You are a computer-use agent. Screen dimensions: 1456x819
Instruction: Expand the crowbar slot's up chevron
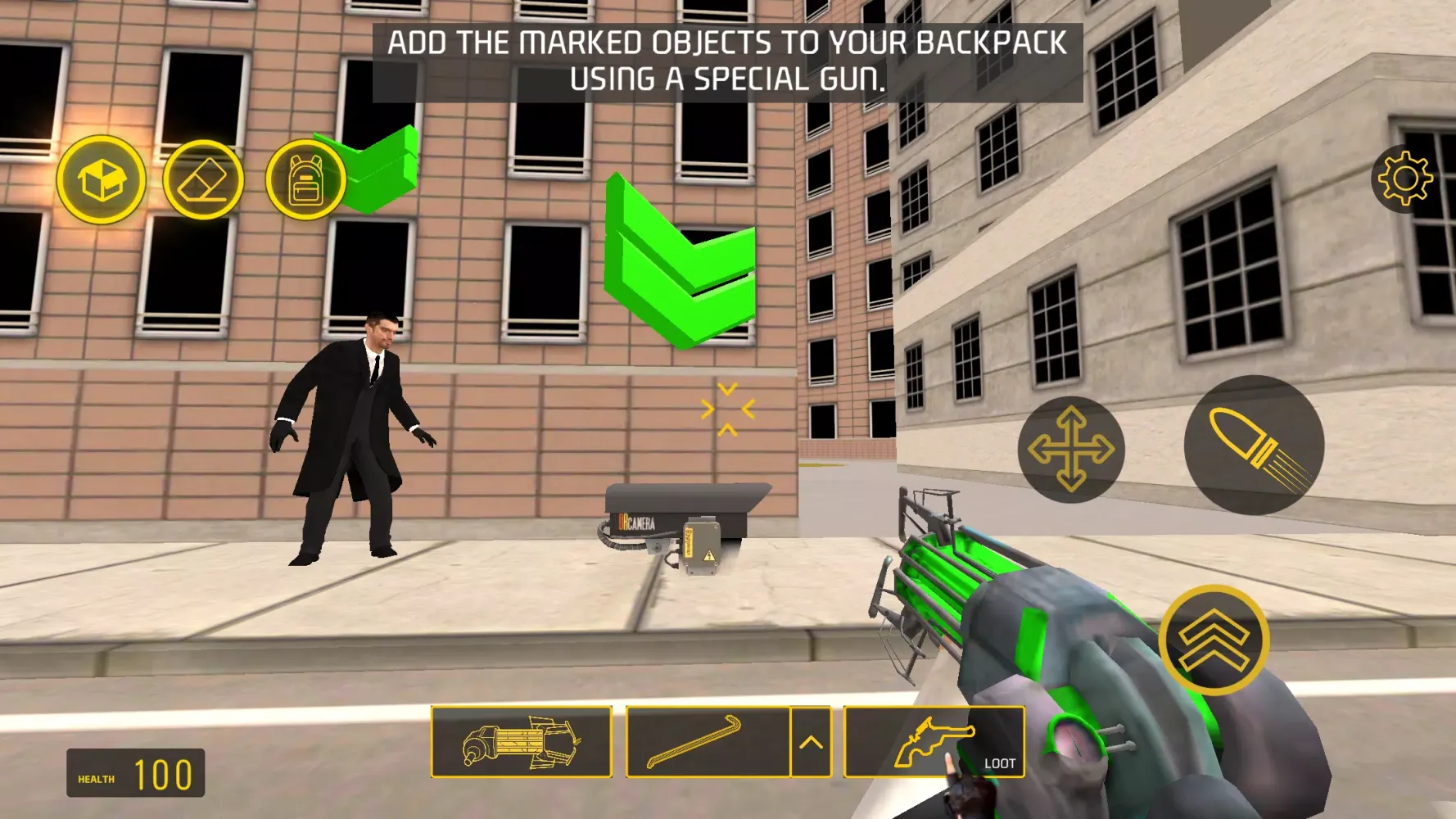coord(812,742)
